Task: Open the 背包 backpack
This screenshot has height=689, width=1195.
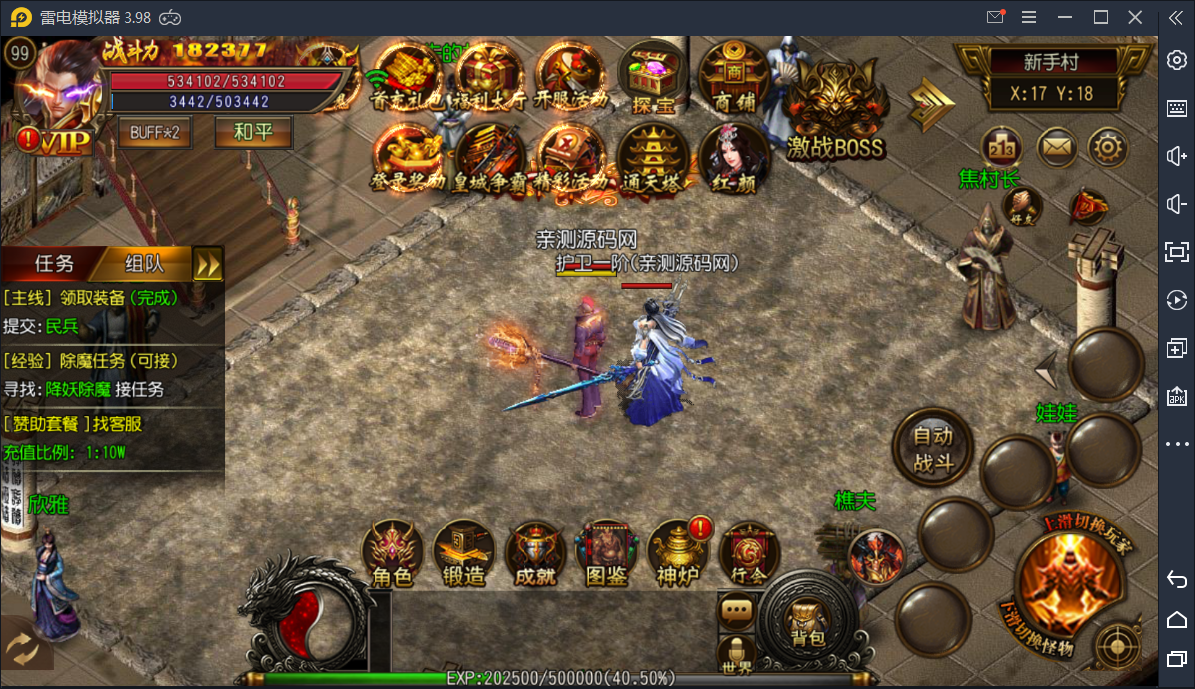Action: click(x=806, y=623)
